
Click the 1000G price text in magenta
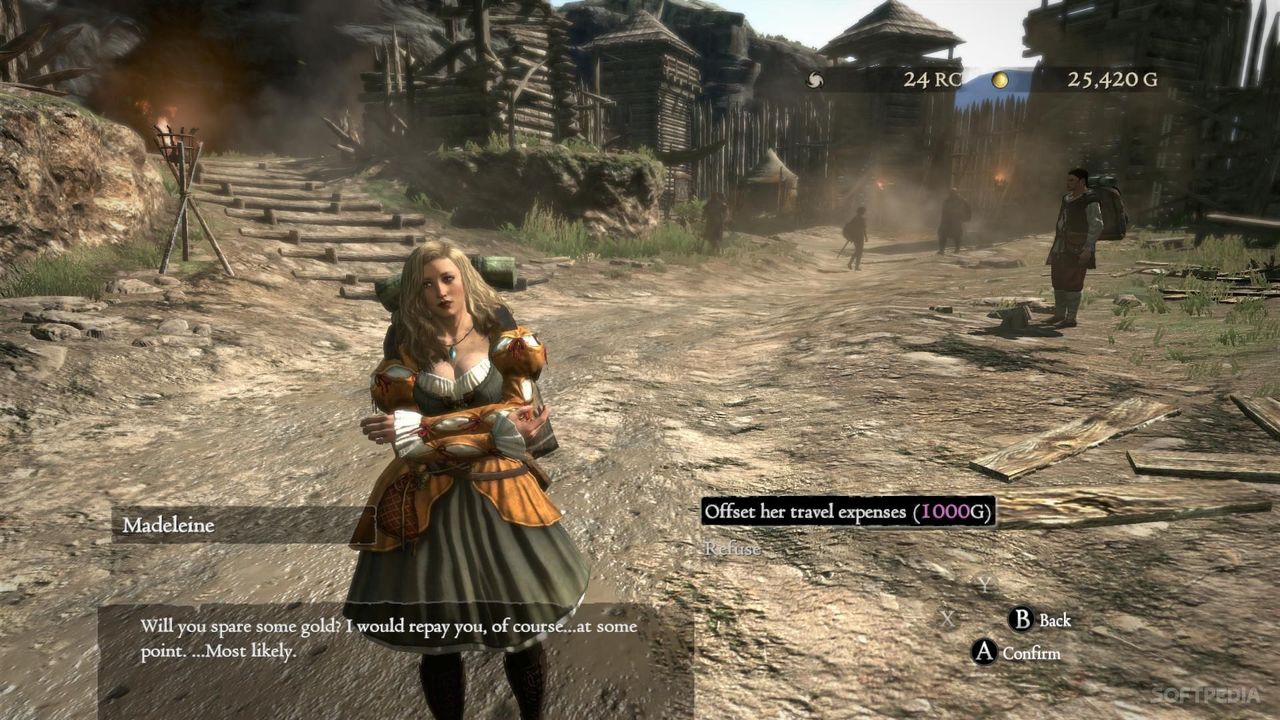tap(947, 510)
